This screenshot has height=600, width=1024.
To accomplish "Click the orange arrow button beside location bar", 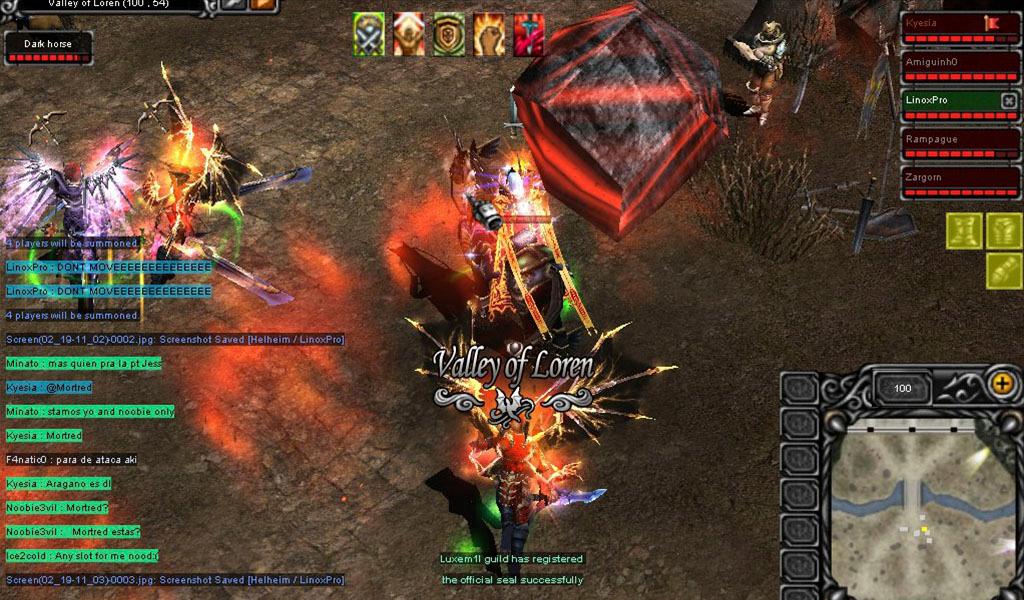I will click(x=264, y=5).
